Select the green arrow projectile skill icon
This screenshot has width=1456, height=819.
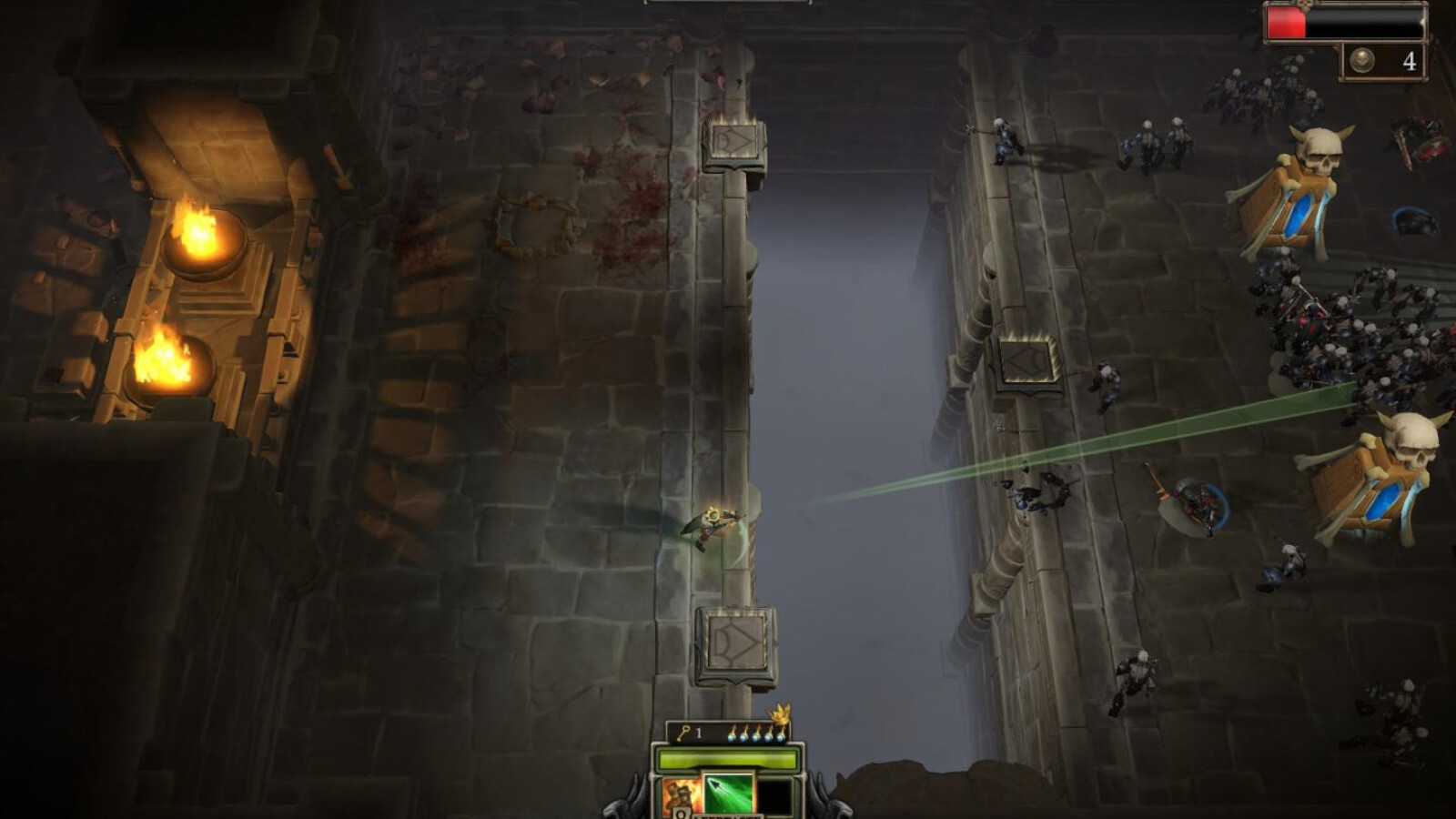tap(728, 793)
